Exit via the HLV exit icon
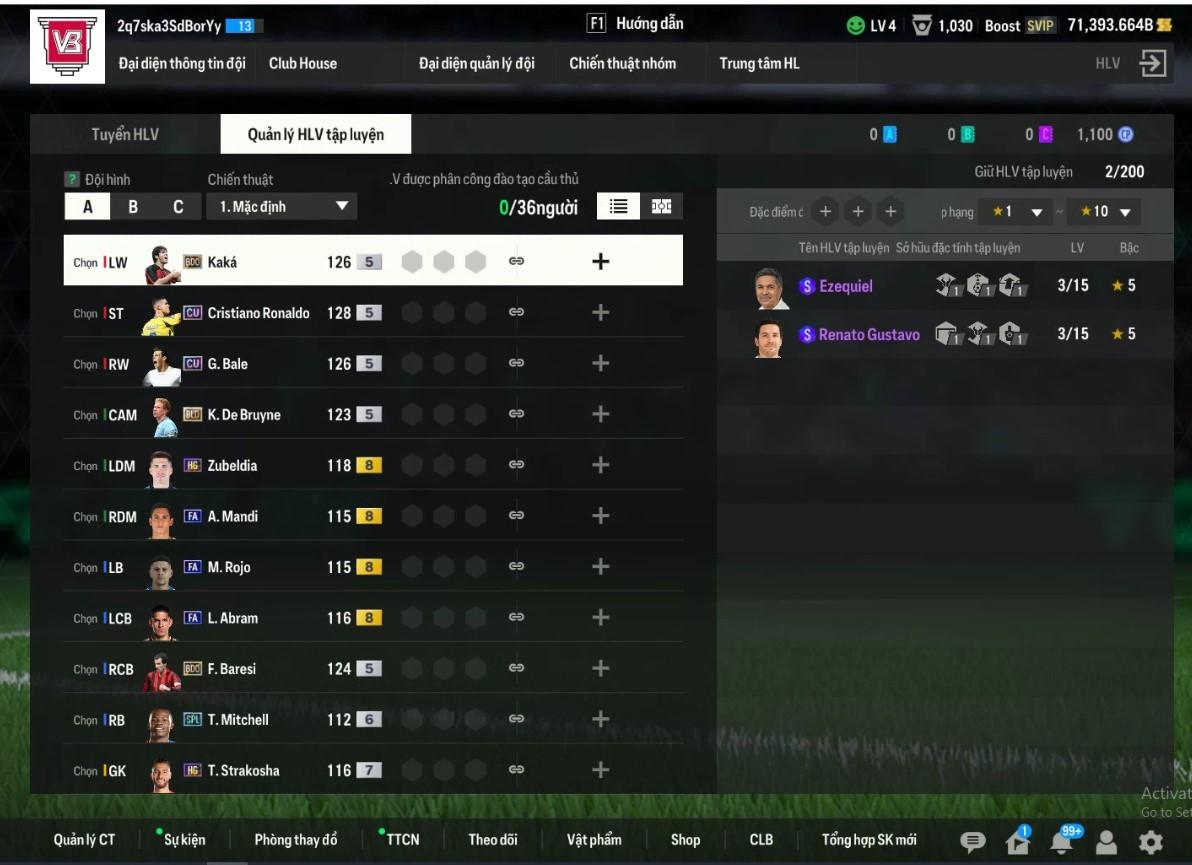The height and width of the screenshot is (865, 1192). [1152, 64]
